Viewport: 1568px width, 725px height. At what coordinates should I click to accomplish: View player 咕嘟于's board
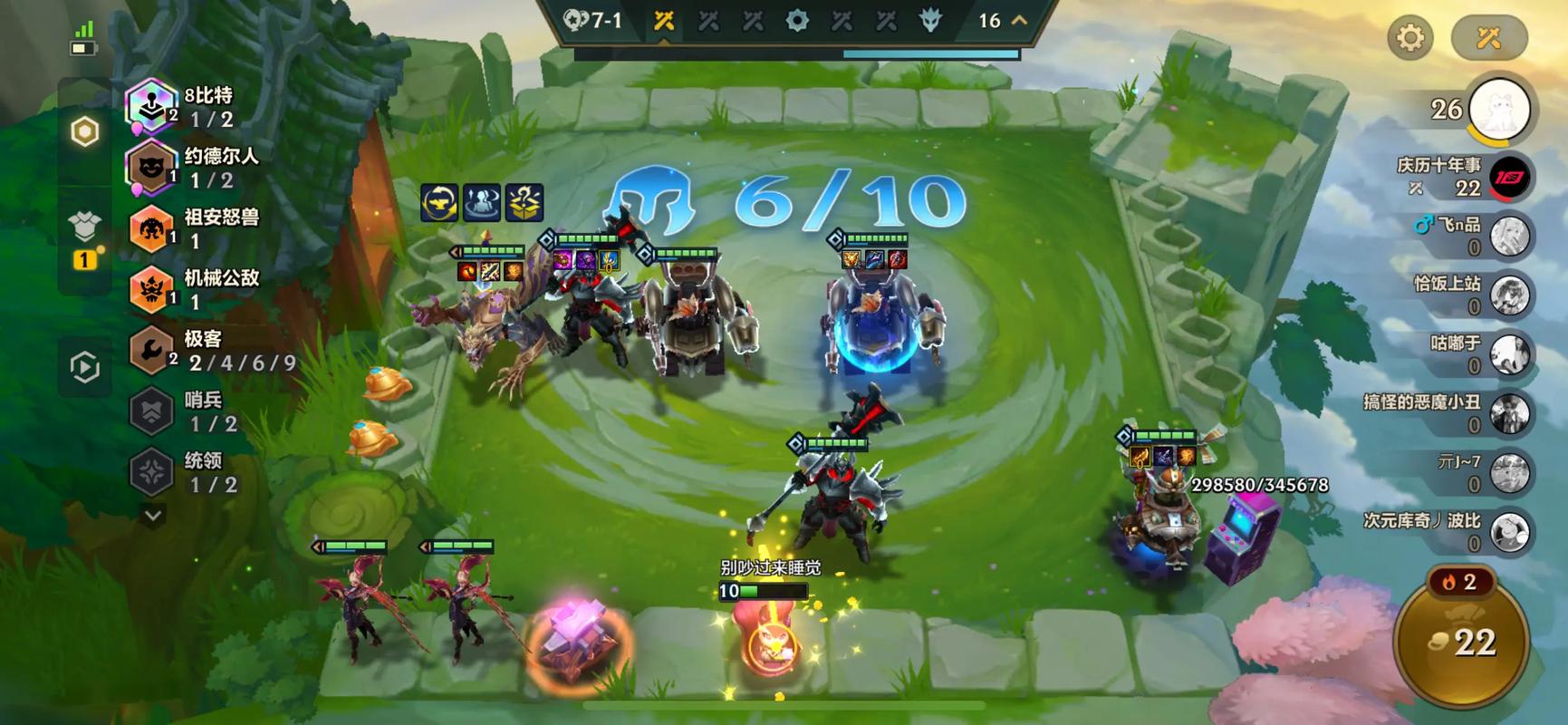point(1509,354)
